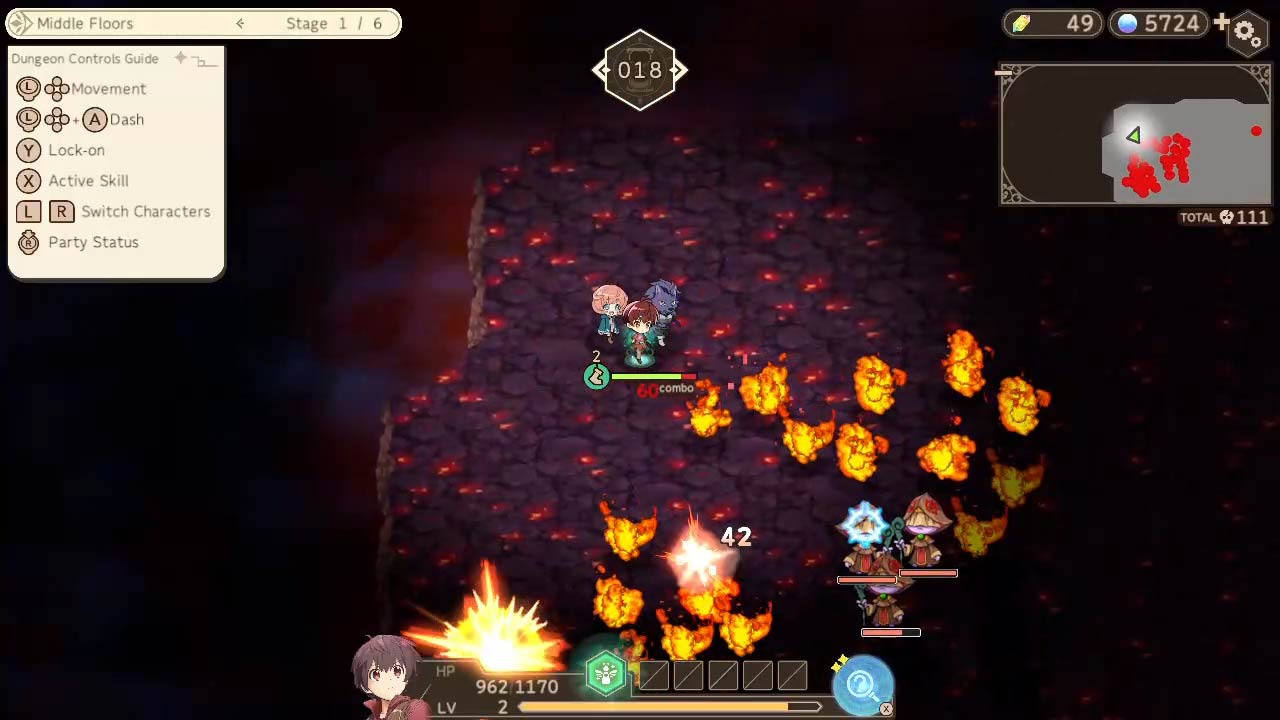Click the right arrow beside the 018 timer

click(680, 70)
